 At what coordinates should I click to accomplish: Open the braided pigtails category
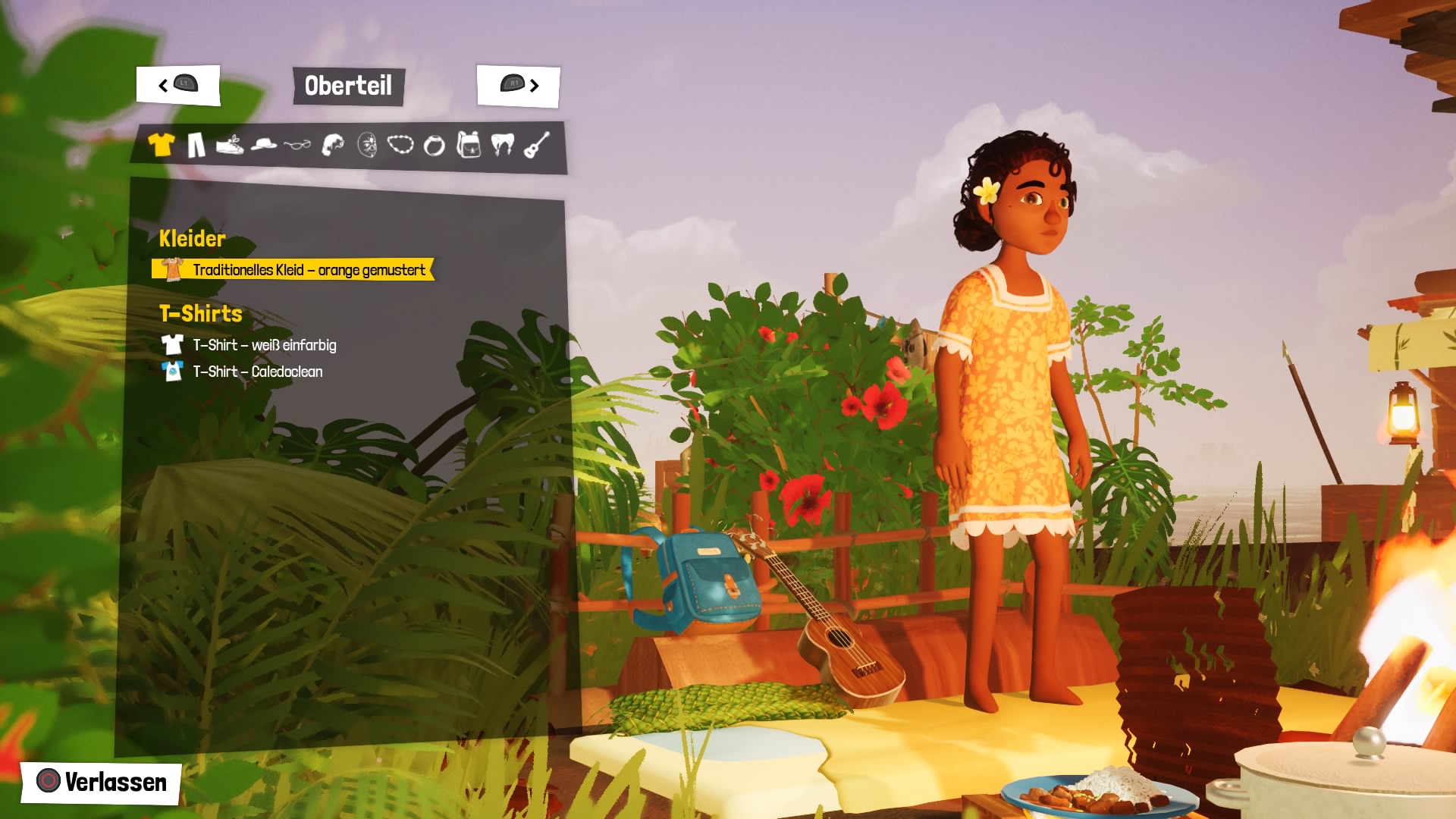click(x=502, y=144)
